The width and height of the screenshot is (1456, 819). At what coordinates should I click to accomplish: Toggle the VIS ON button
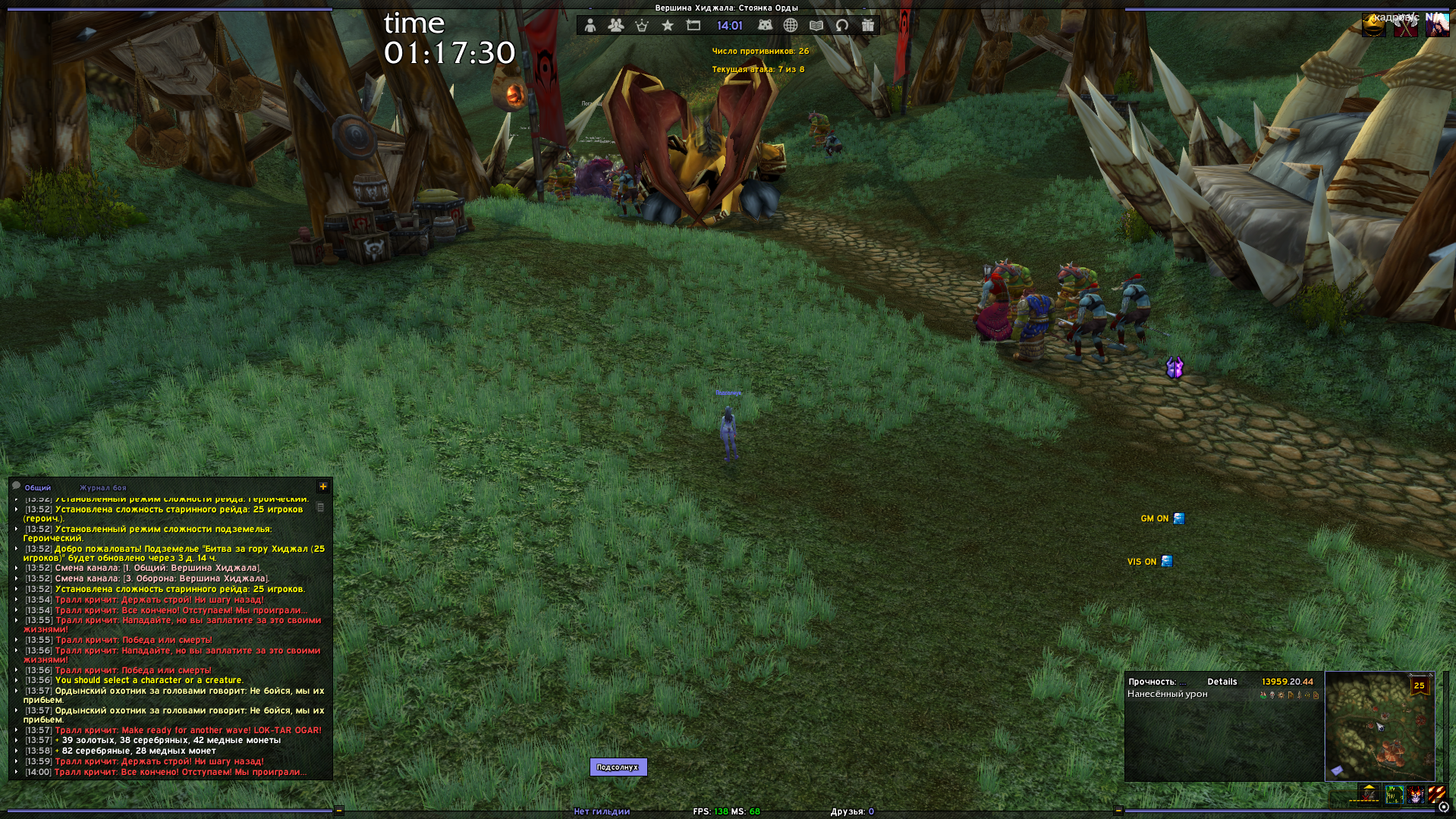[1167, 562]
